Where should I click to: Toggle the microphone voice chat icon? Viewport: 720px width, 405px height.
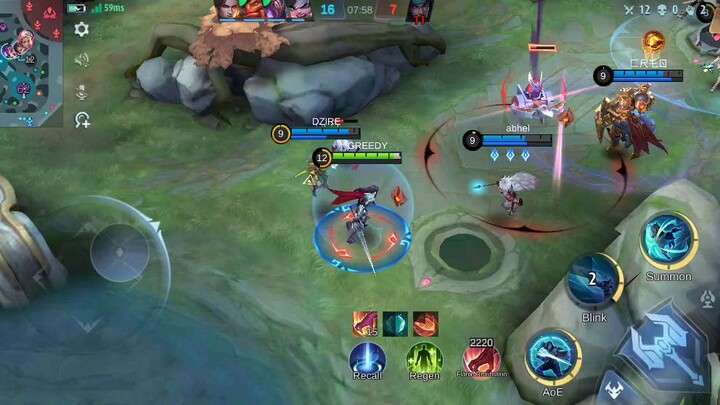82,91
